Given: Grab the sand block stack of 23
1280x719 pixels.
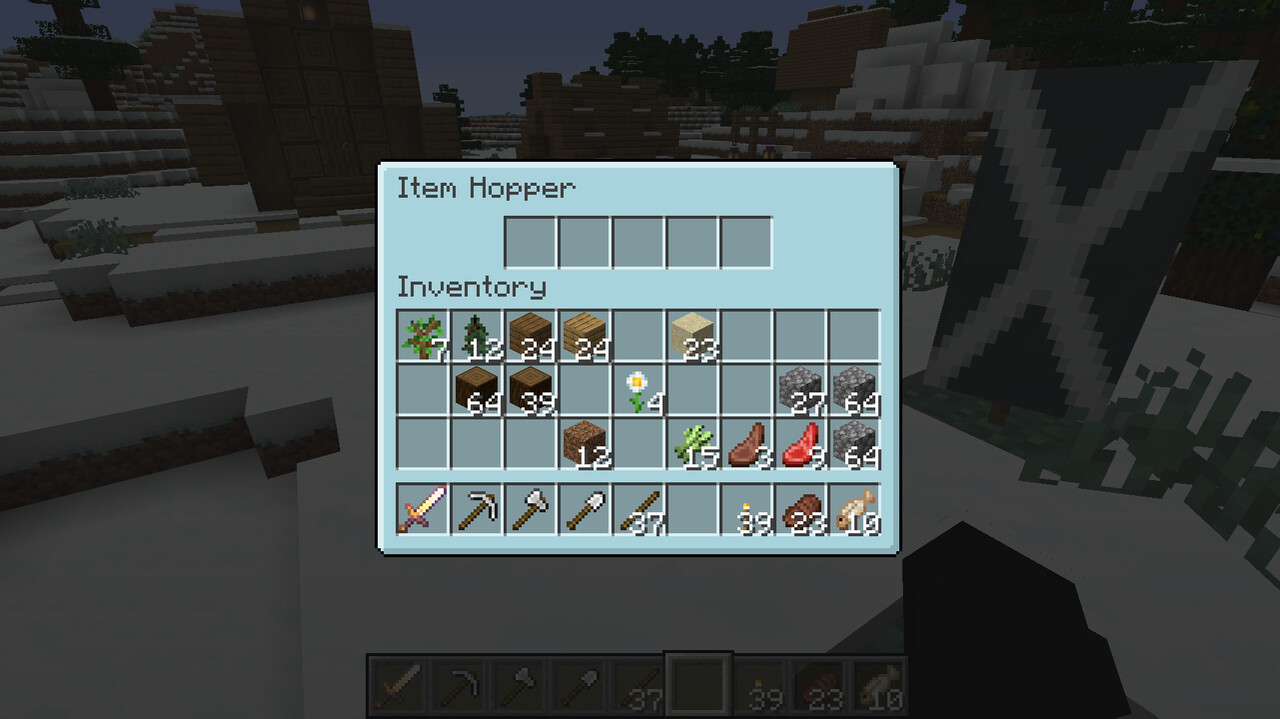Looking at the screenshot, I should click(692, 336).
